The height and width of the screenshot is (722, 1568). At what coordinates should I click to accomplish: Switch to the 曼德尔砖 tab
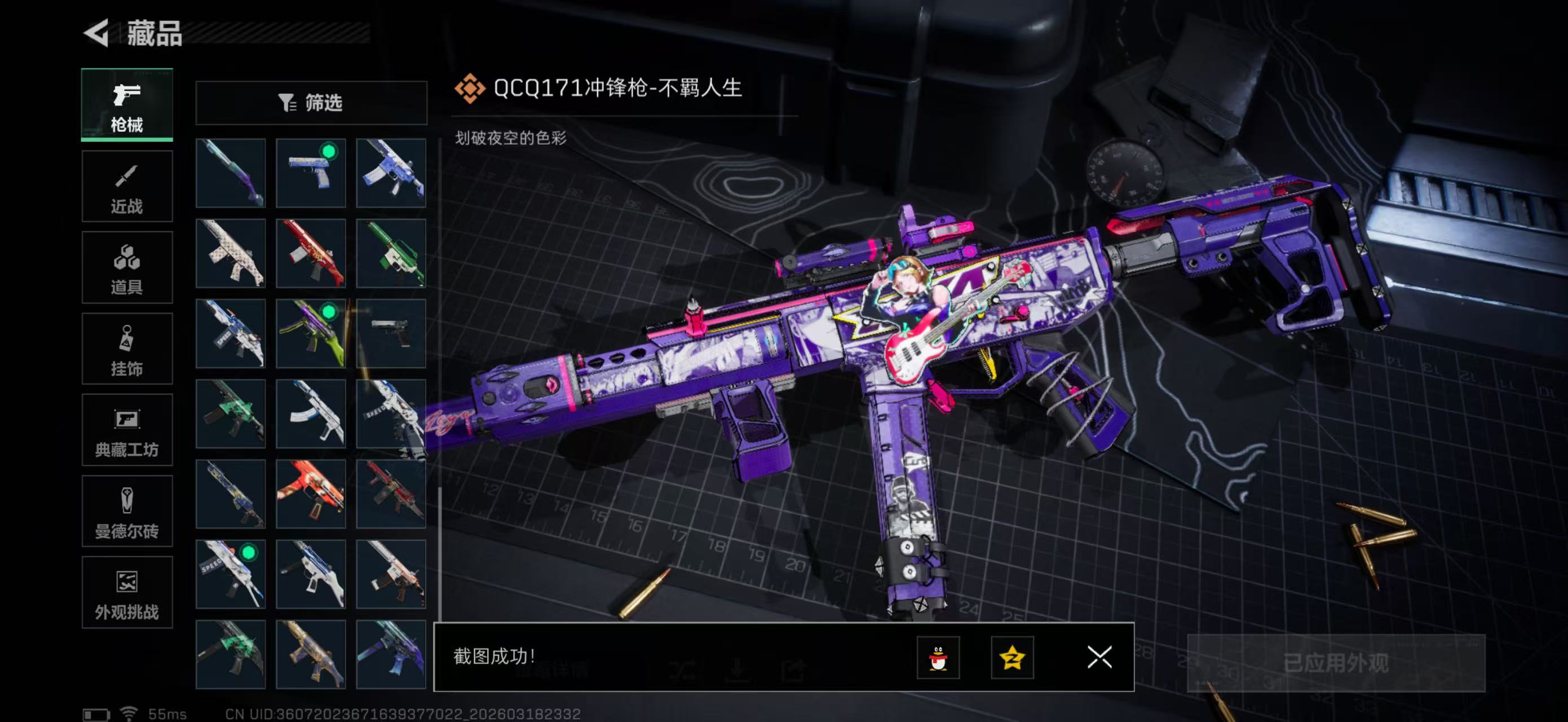(127, 512)
